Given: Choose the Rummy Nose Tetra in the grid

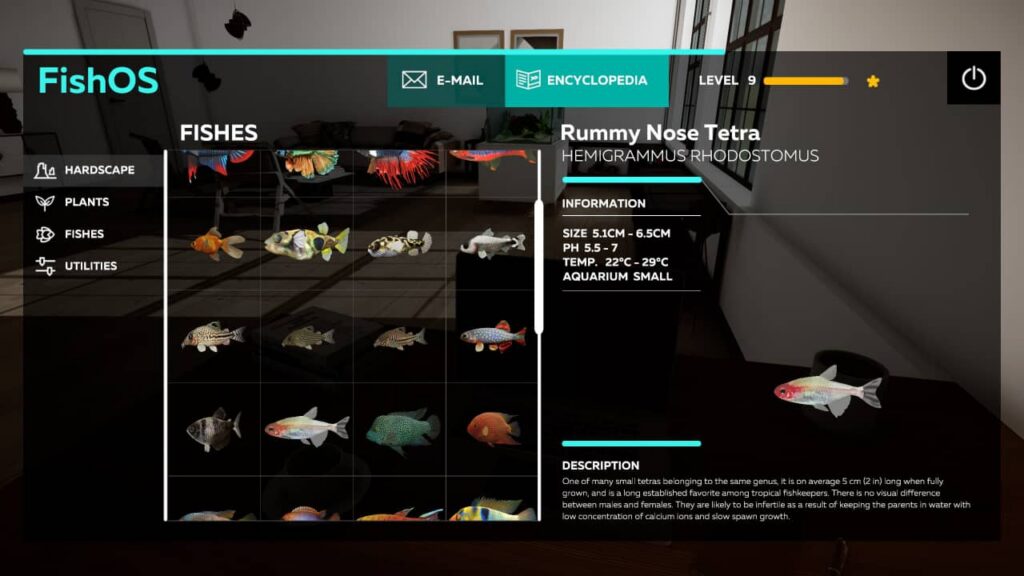Looking at the screenshot, I should pos(306,428).
